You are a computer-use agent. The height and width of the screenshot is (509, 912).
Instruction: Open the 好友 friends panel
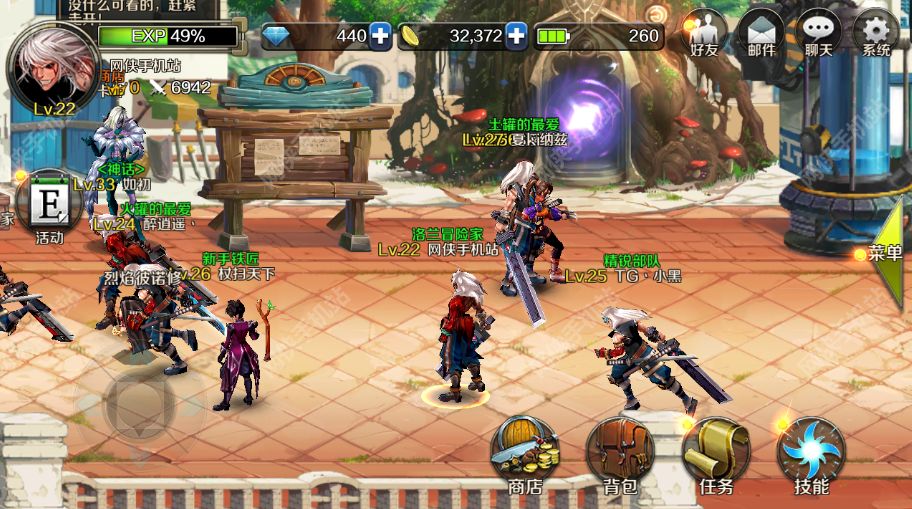pos(705,32)
